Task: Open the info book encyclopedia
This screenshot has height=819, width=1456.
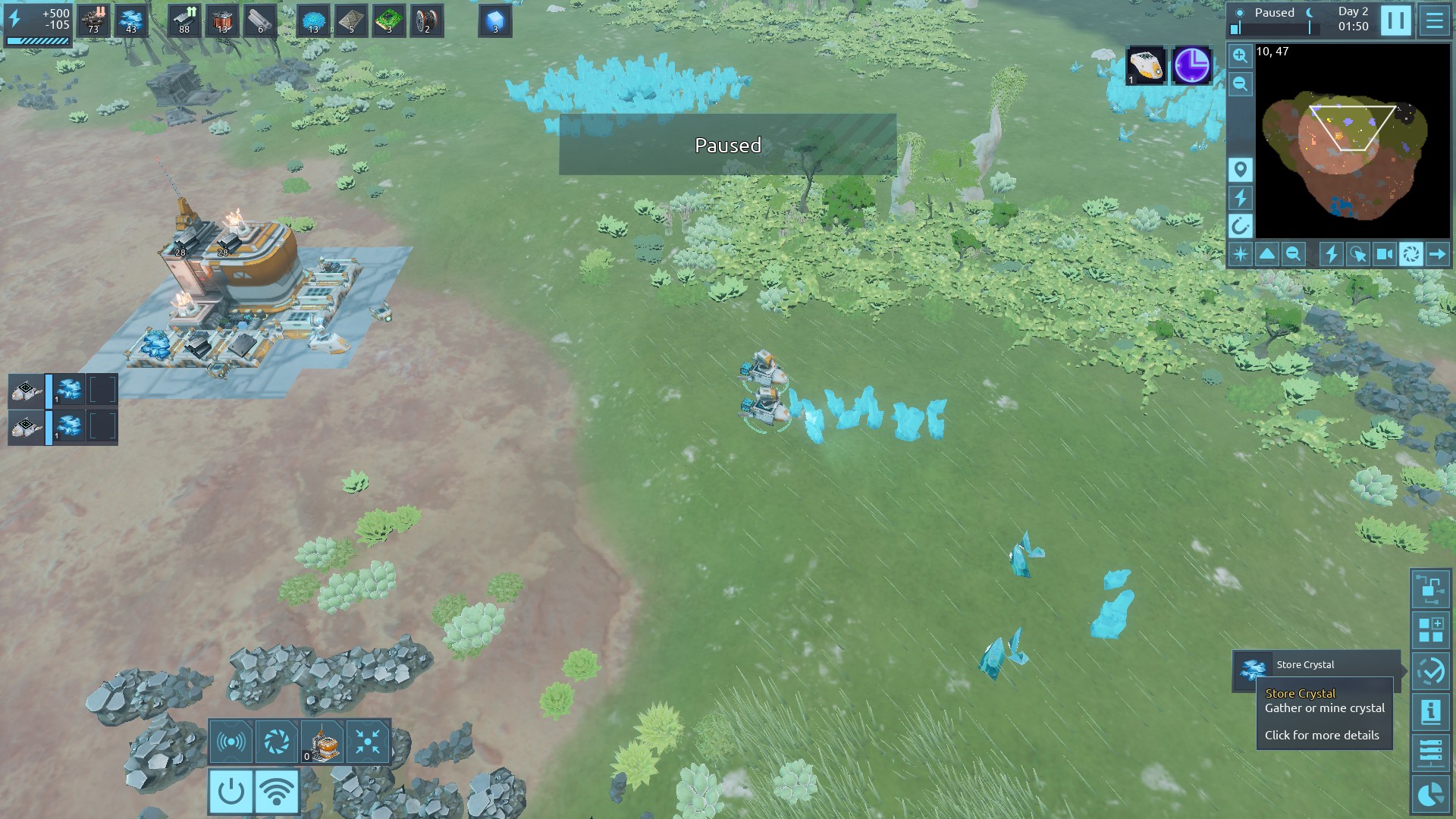Action: pyautogui.click(x=1431, y=712)
